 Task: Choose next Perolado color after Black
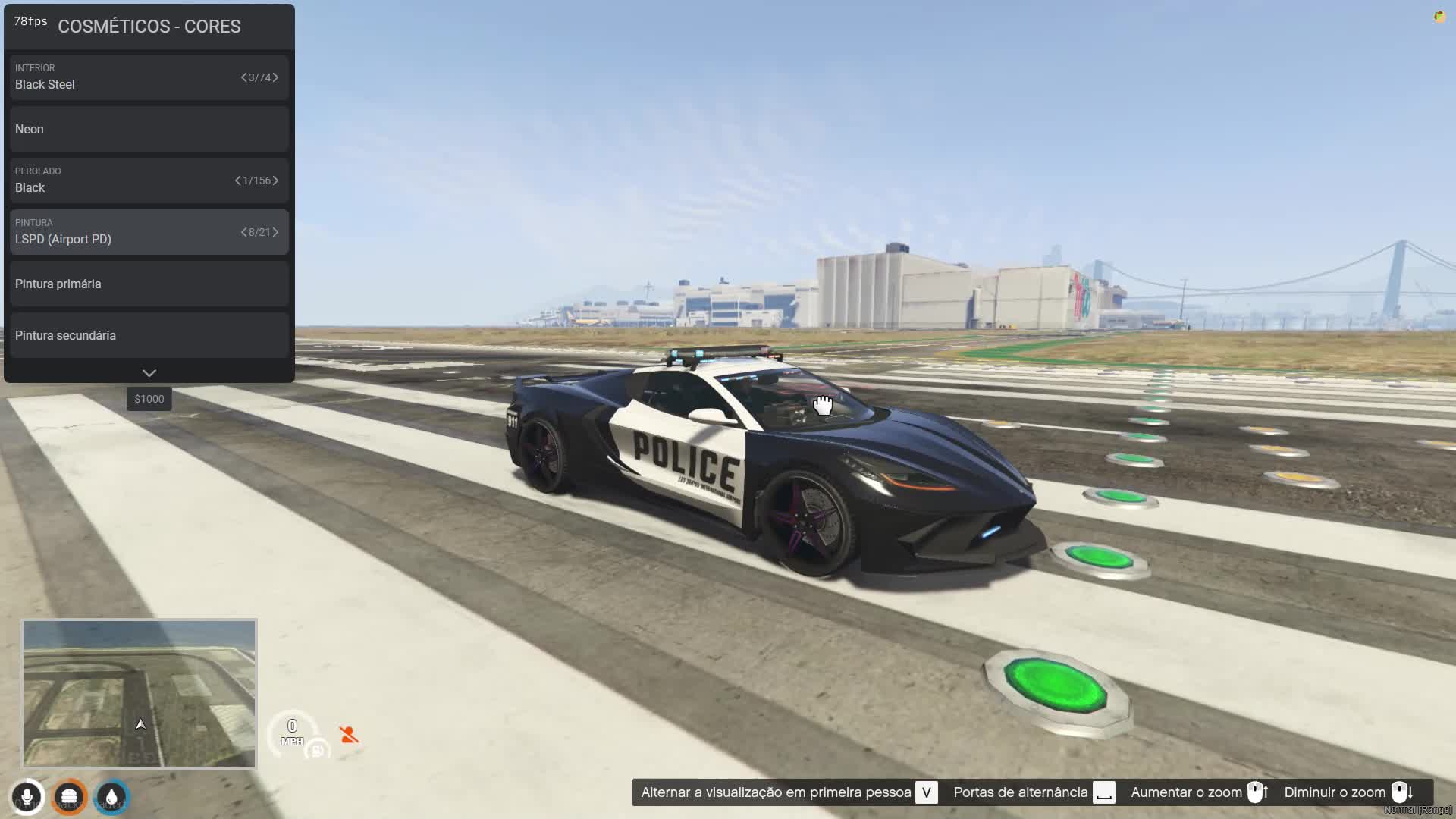(275, 180)
